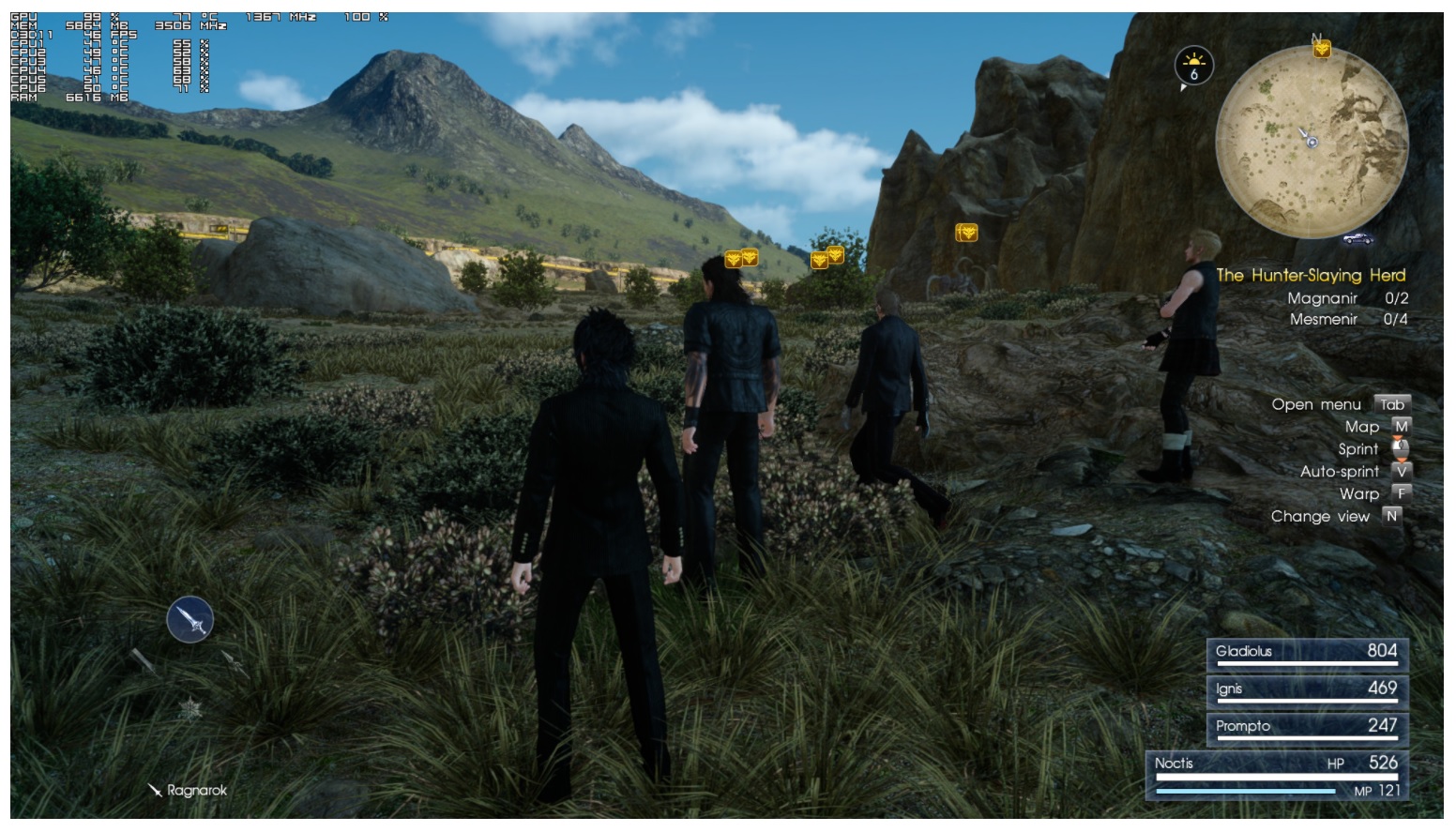This screenshot has width=1456, height=832.
Task: Select The Hunter-Slaying Herd quest tracker
Action: point(1311,275)
